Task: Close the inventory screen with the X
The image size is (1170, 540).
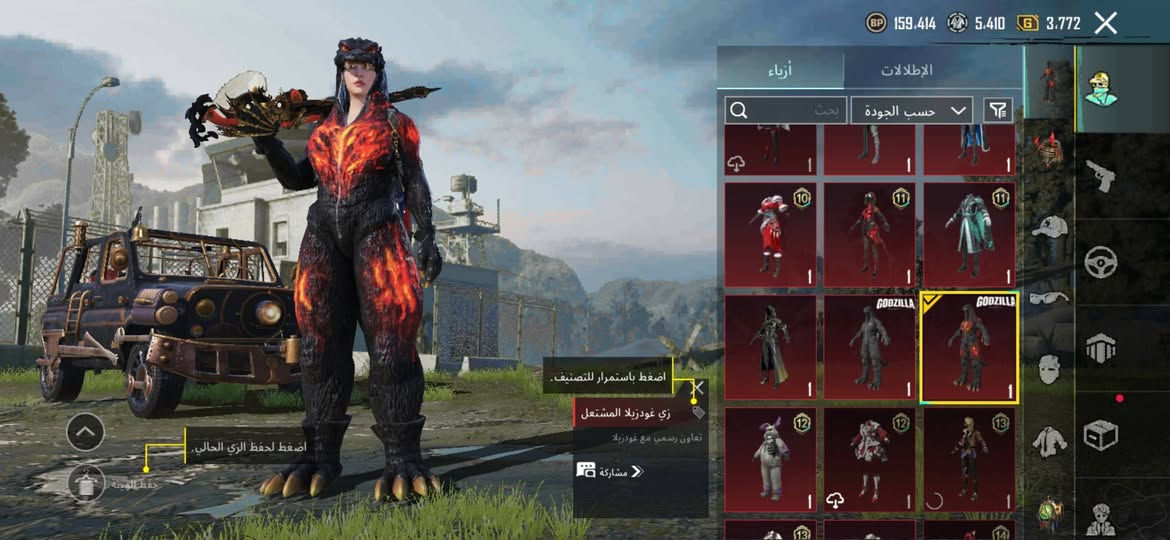Action: coord(1105,23)
